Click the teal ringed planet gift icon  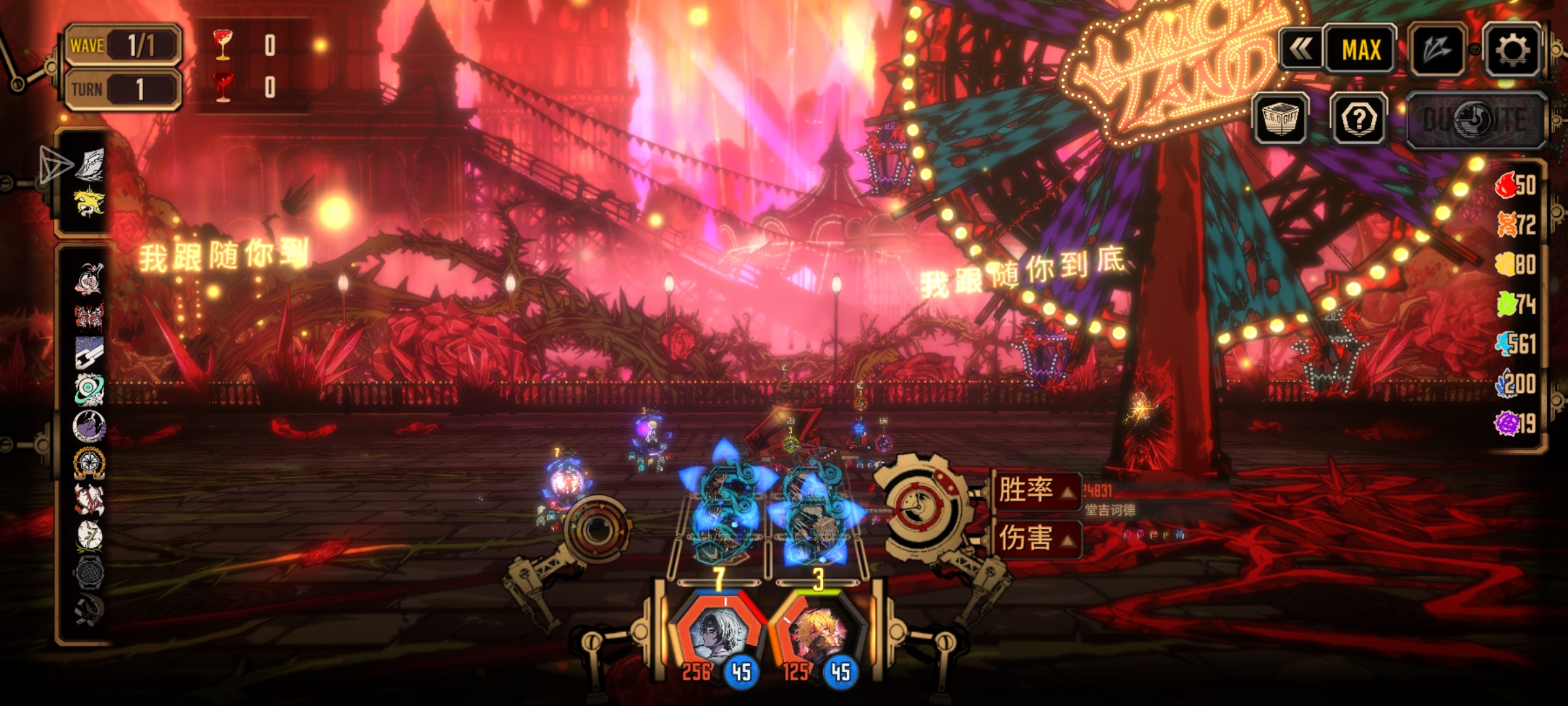coord(89,389)
